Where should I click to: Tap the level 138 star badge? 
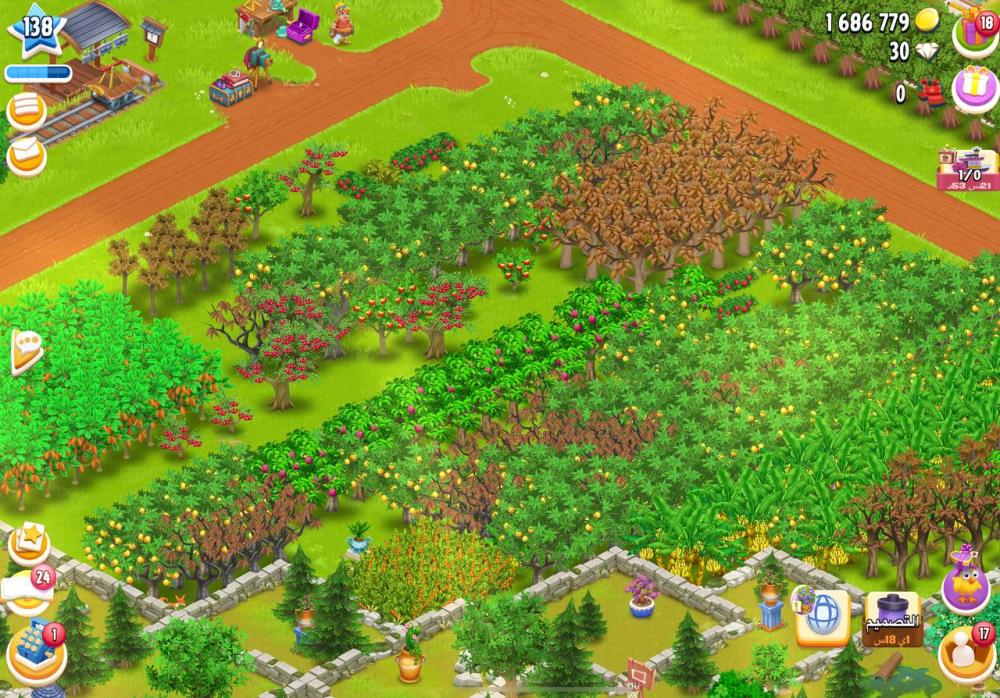click(37, 29)
